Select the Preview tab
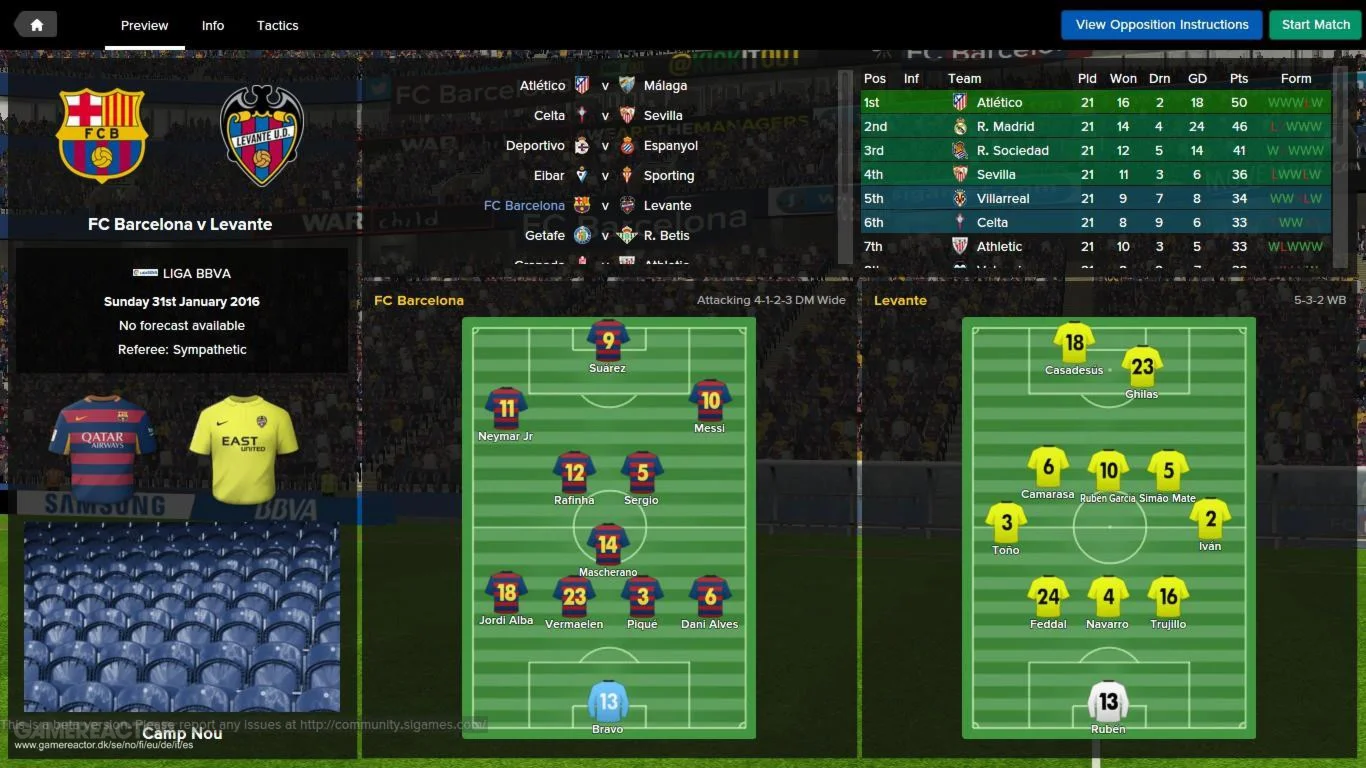This screenshot has height=768, width=1366. [145, 25]
